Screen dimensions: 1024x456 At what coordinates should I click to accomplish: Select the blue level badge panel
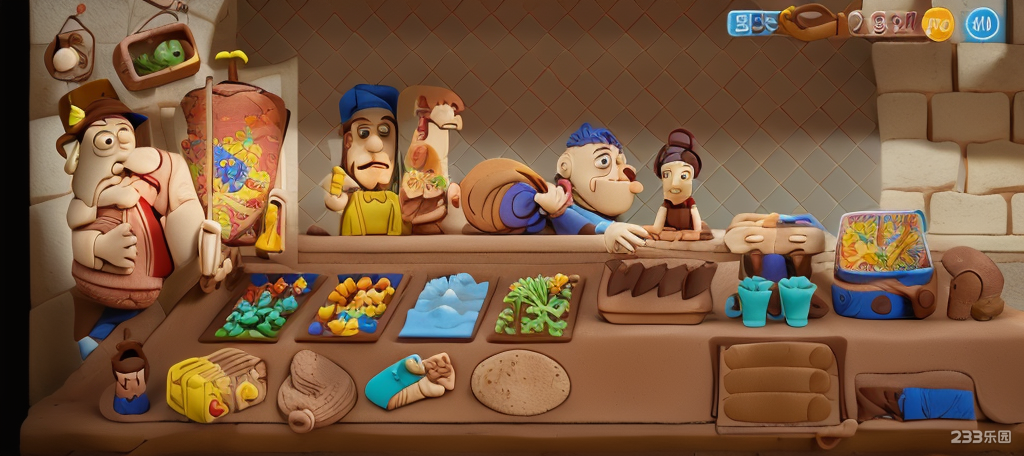[x=753, y=23]
